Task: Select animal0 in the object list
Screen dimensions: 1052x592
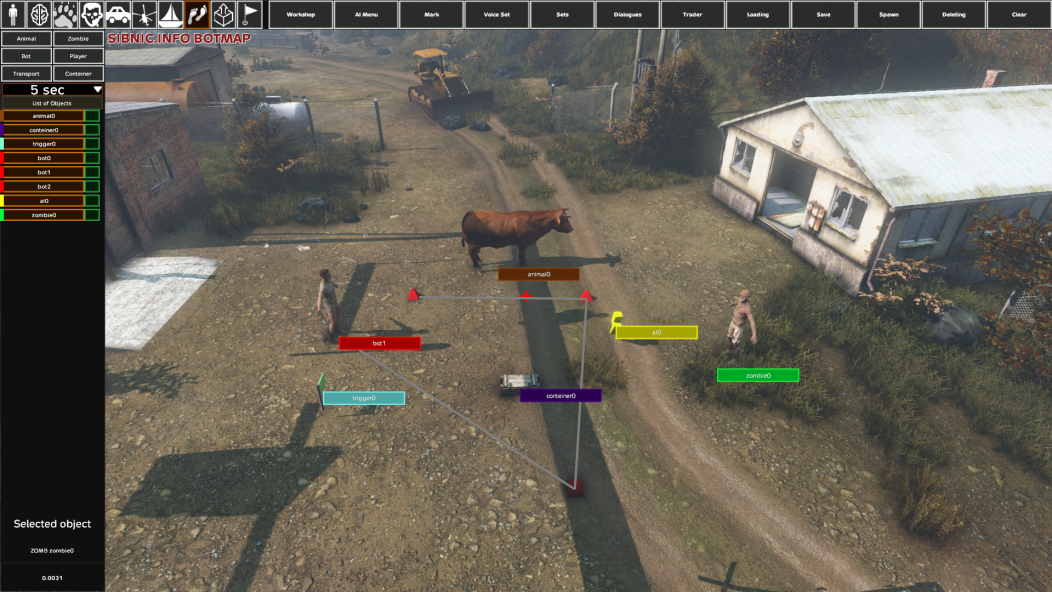Action: [x=43, y=116]
